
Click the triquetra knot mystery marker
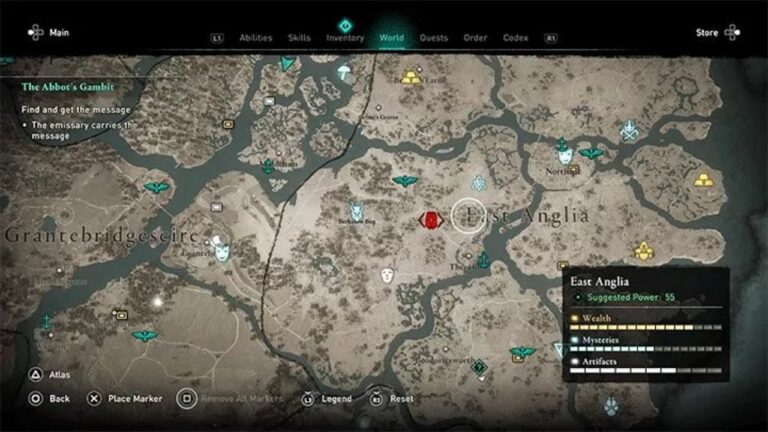pos(479,182)
